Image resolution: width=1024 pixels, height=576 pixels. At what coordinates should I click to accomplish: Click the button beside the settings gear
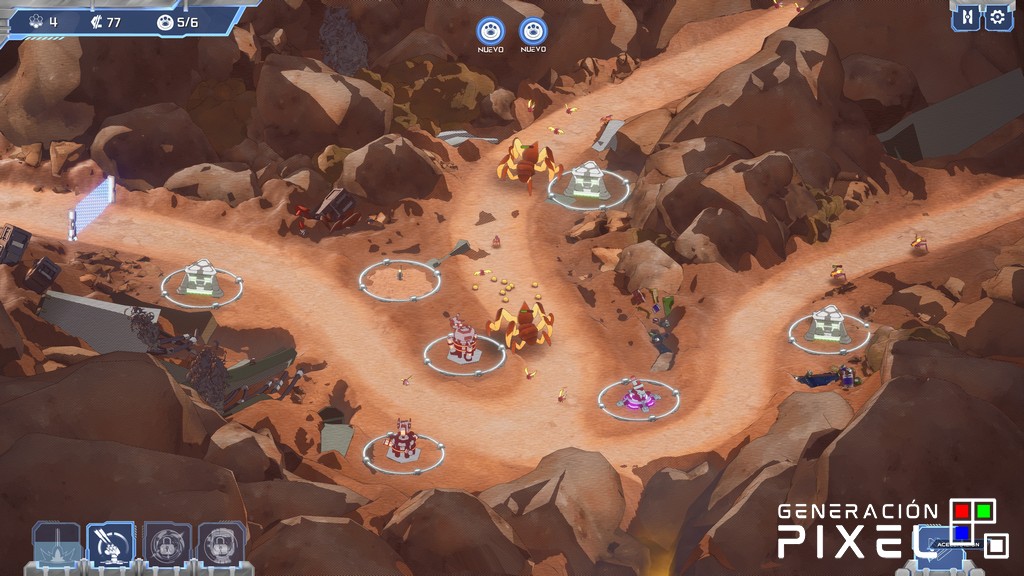pyautogui.click(x=966, y=17)
